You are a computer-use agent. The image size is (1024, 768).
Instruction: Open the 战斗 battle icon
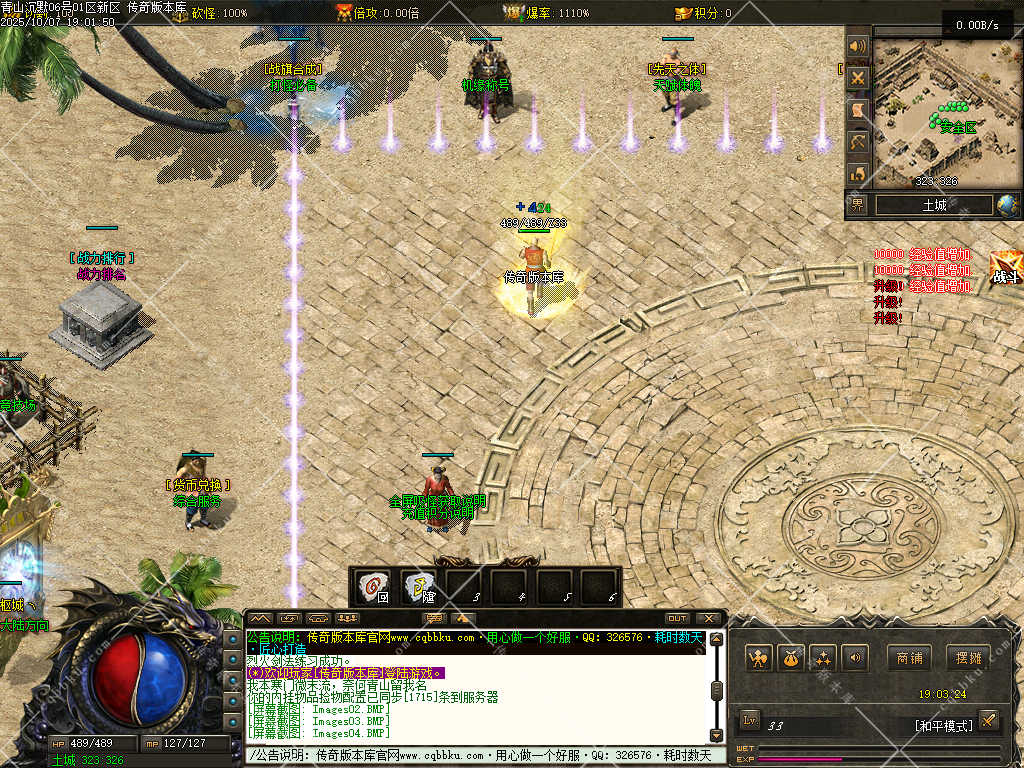(x=1005, y=269)
